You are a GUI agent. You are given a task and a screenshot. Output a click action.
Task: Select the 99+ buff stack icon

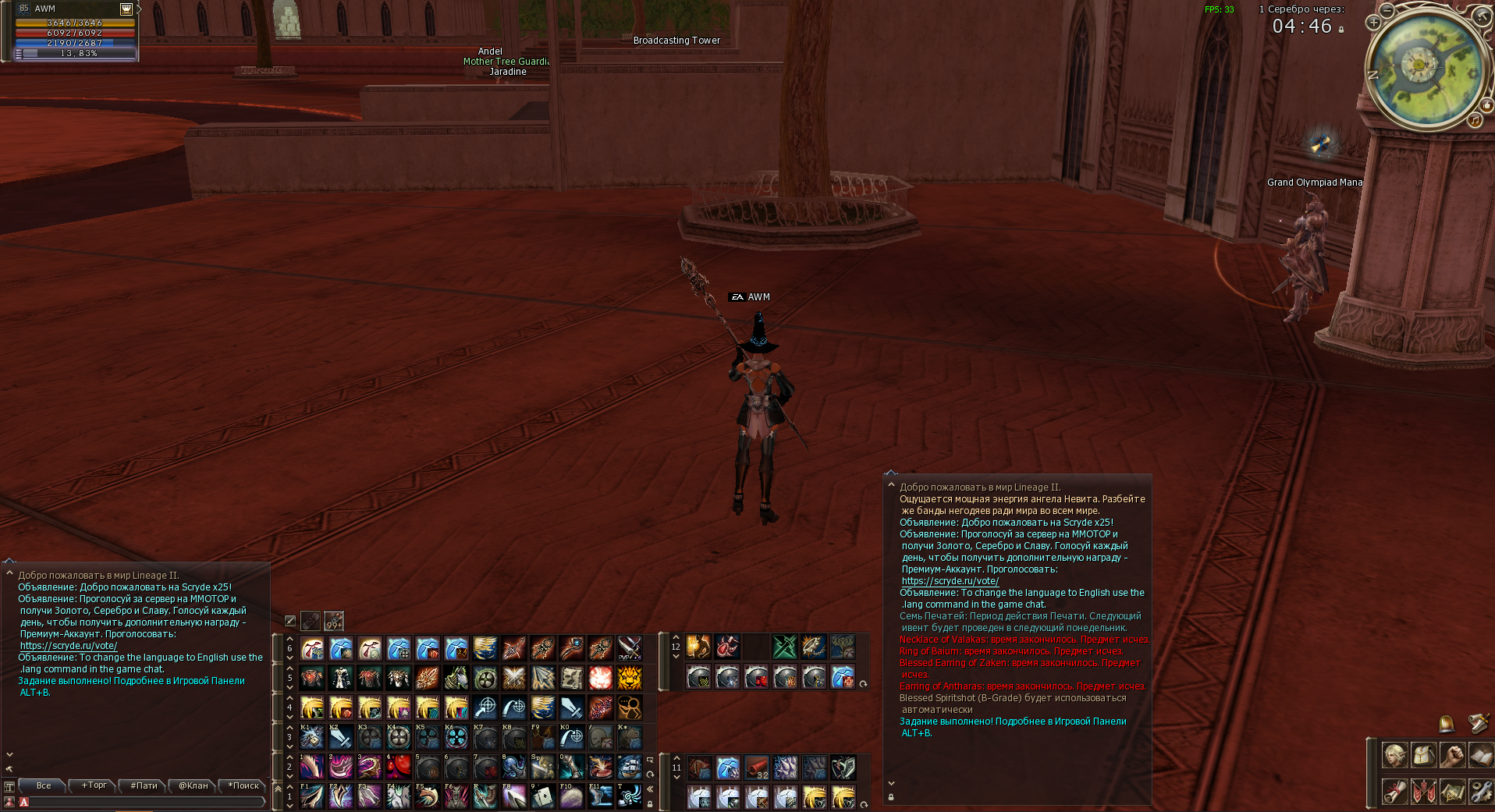pyautogui.click(x=335, y=620)
